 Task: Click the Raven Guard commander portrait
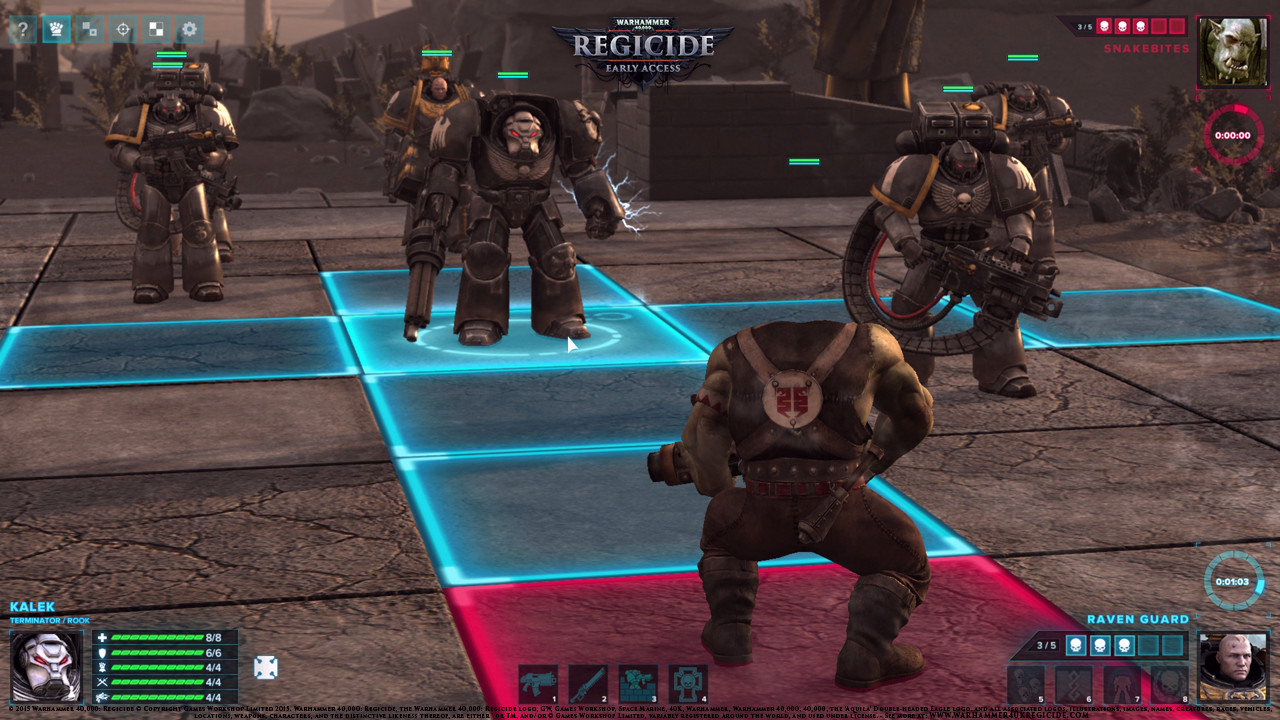click(1232, 666)
